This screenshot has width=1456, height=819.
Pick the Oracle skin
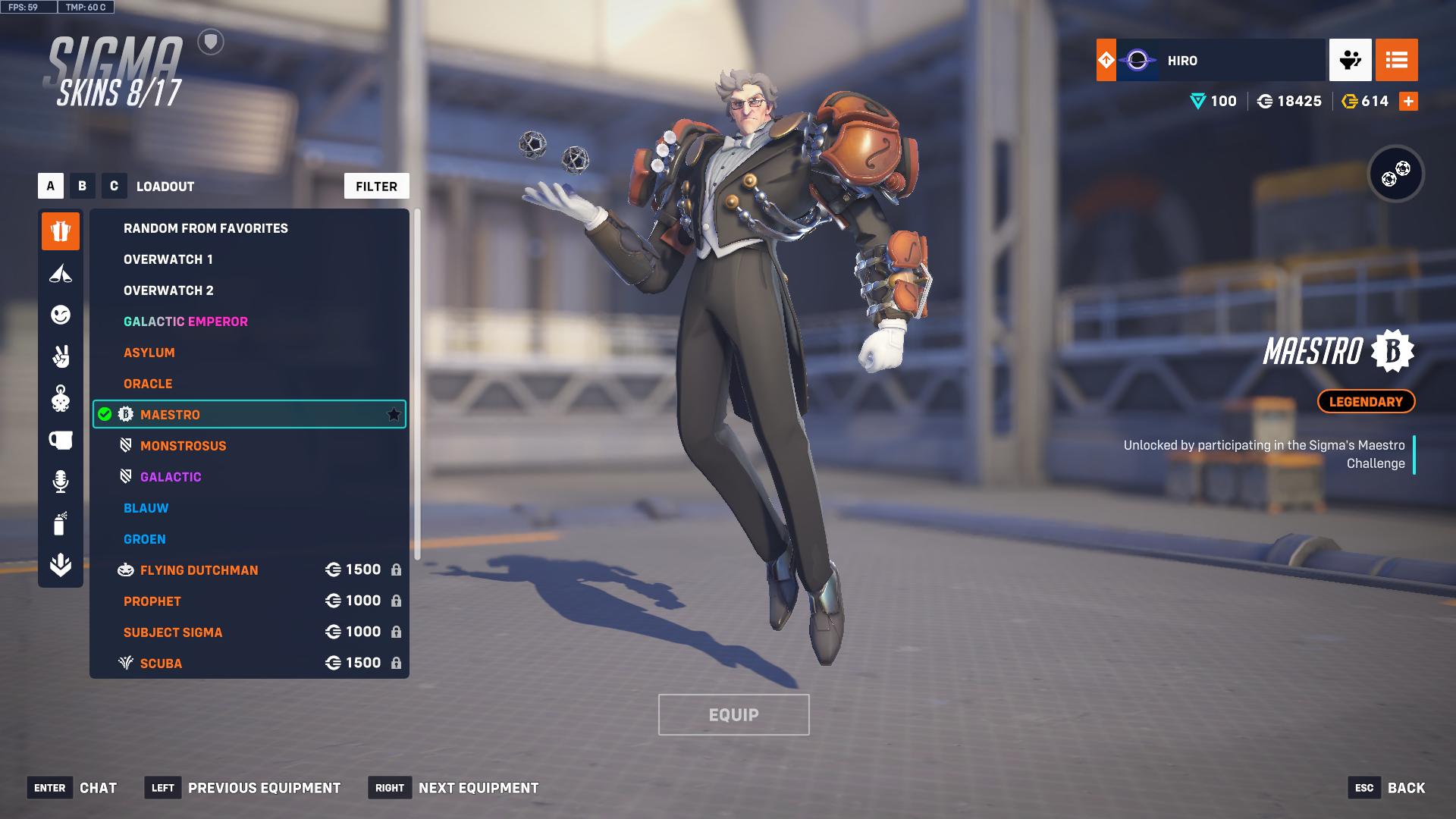tap(148, 384)
